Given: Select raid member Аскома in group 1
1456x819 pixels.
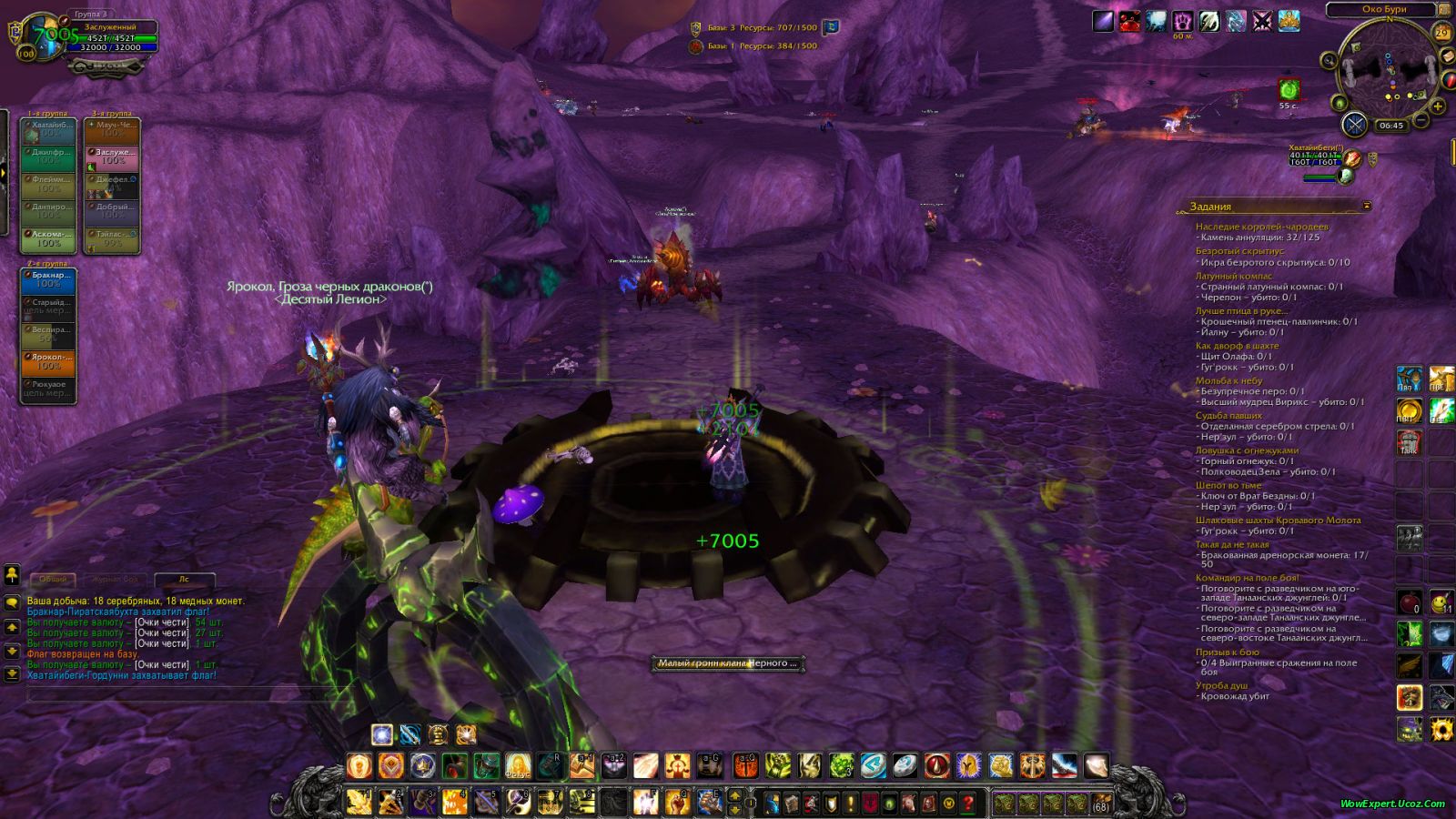Looking at the screenshot, I should pyautogui.click(x=49, y=238).
